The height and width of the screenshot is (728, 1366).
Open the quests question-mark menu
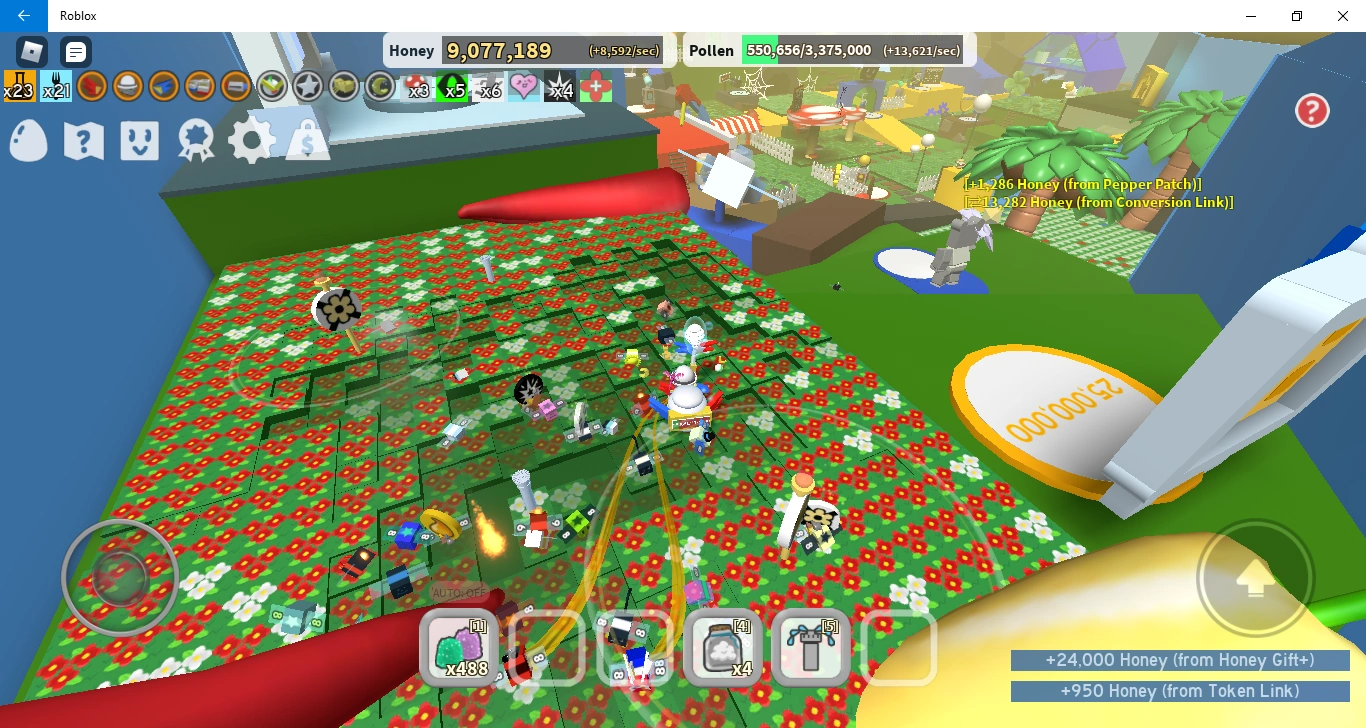pos(83,140)
